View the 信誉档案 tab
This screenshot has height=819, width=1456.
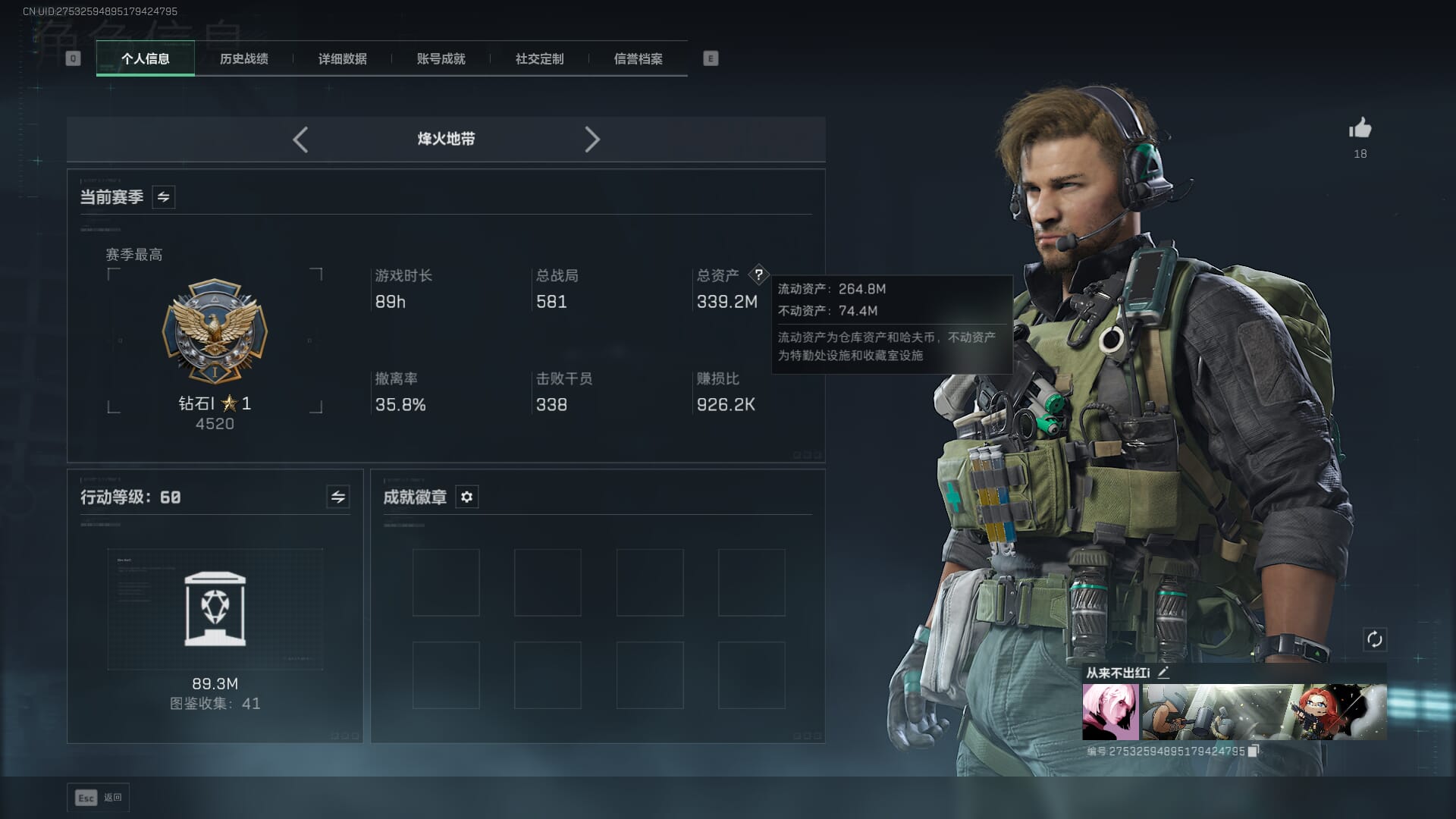638,59
